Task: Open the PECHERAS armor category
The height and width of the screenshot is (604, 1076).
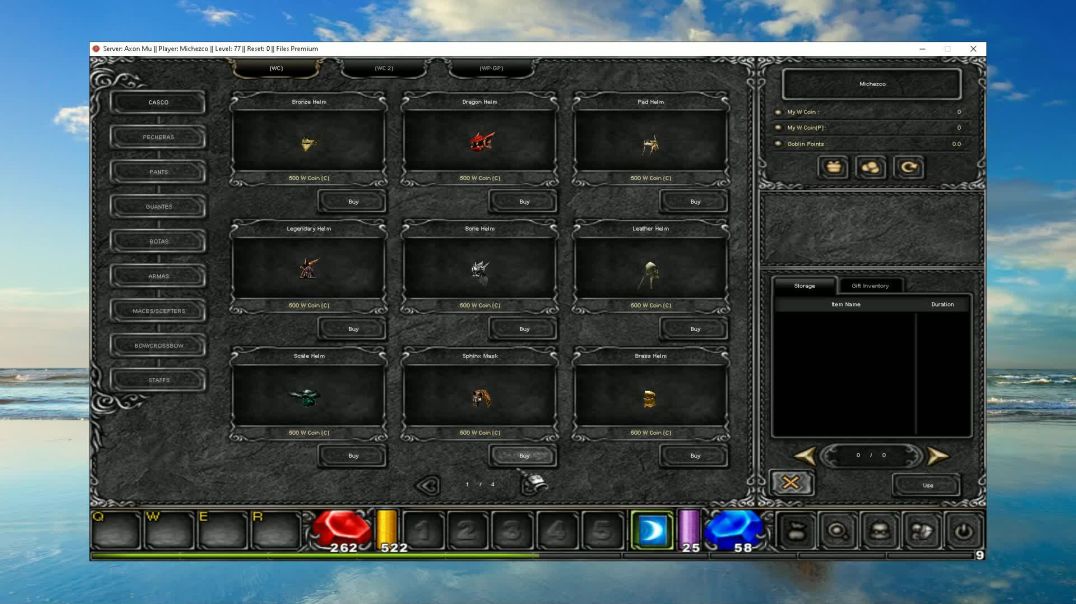Action: 158,137
